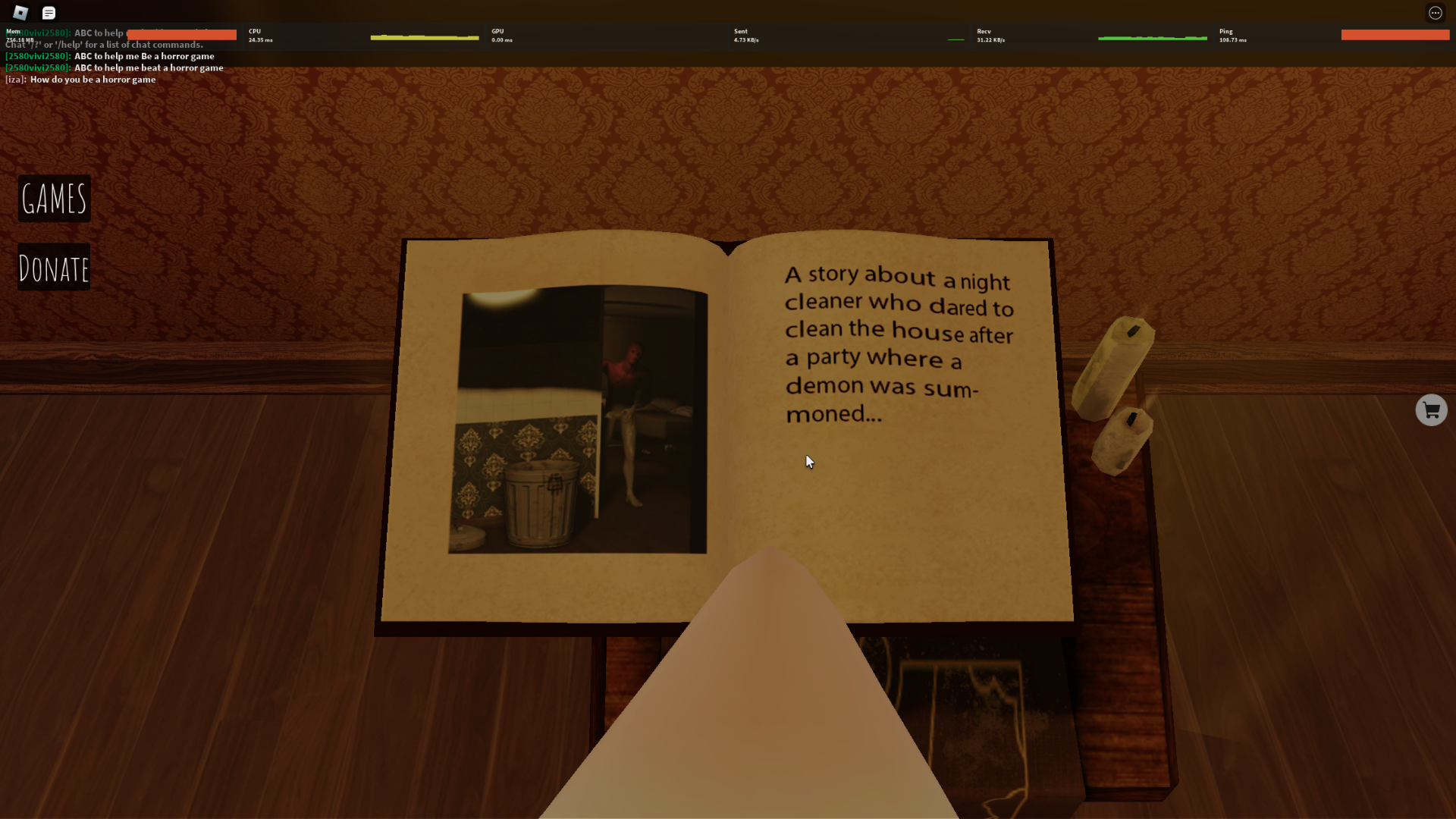
Task: Click the GAMES button
Action: (x=54, y=199)
